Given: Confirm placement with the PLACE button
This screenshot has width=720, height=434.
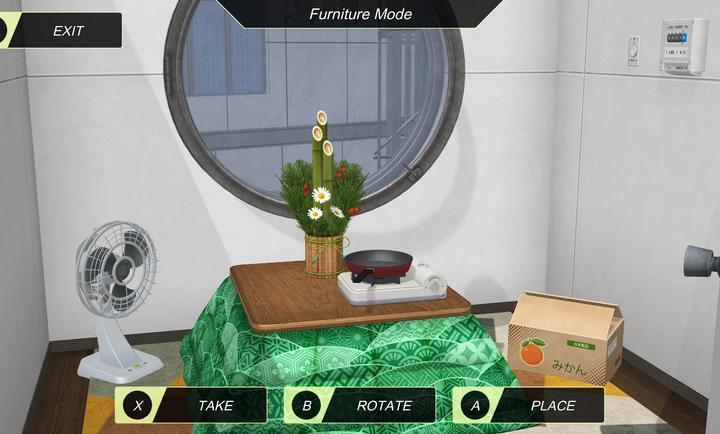Looking at the screenshot, I should [529, 405].
